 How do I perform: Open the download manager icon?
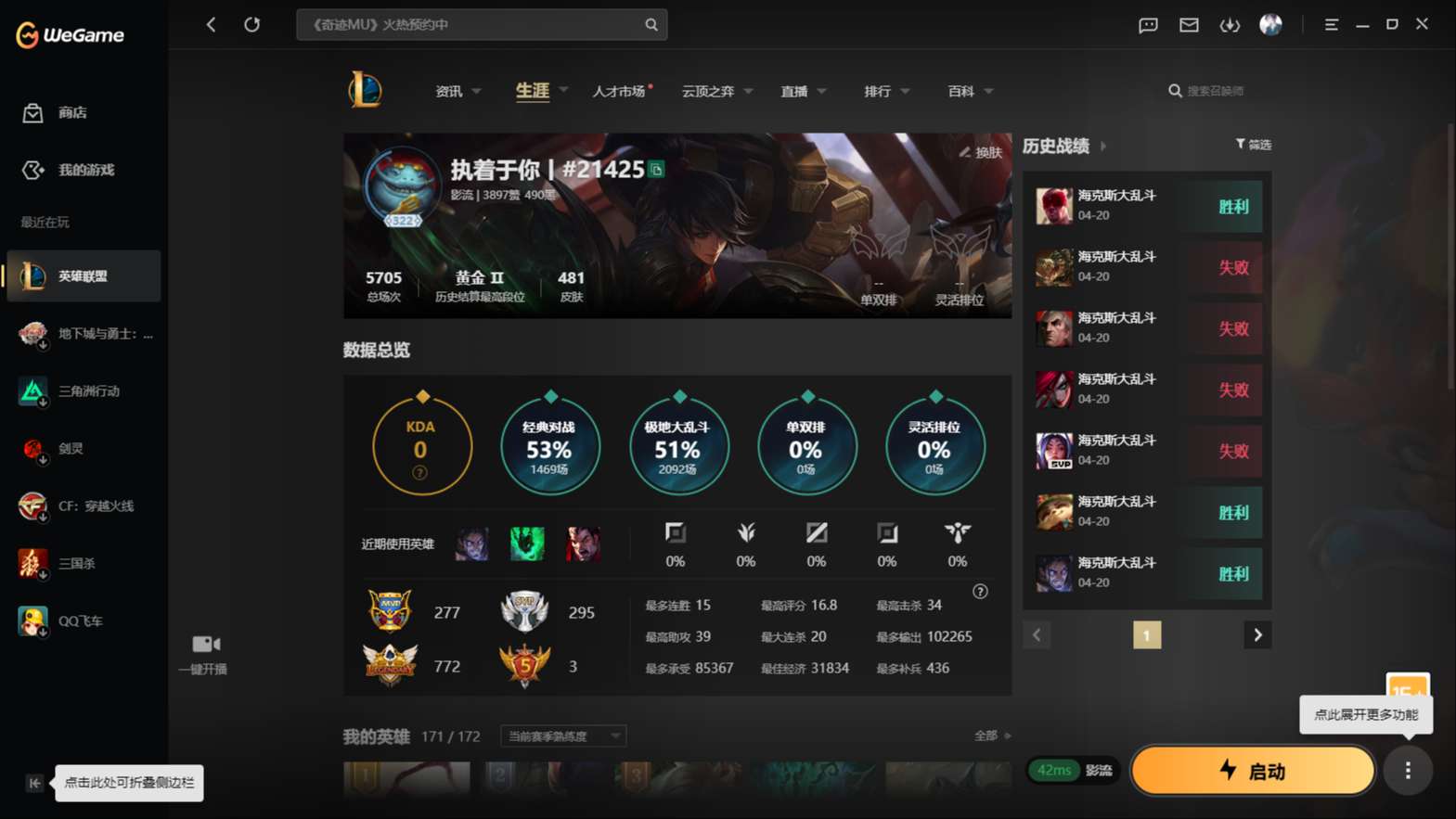pyautogui.click(x=1230, y=25)
